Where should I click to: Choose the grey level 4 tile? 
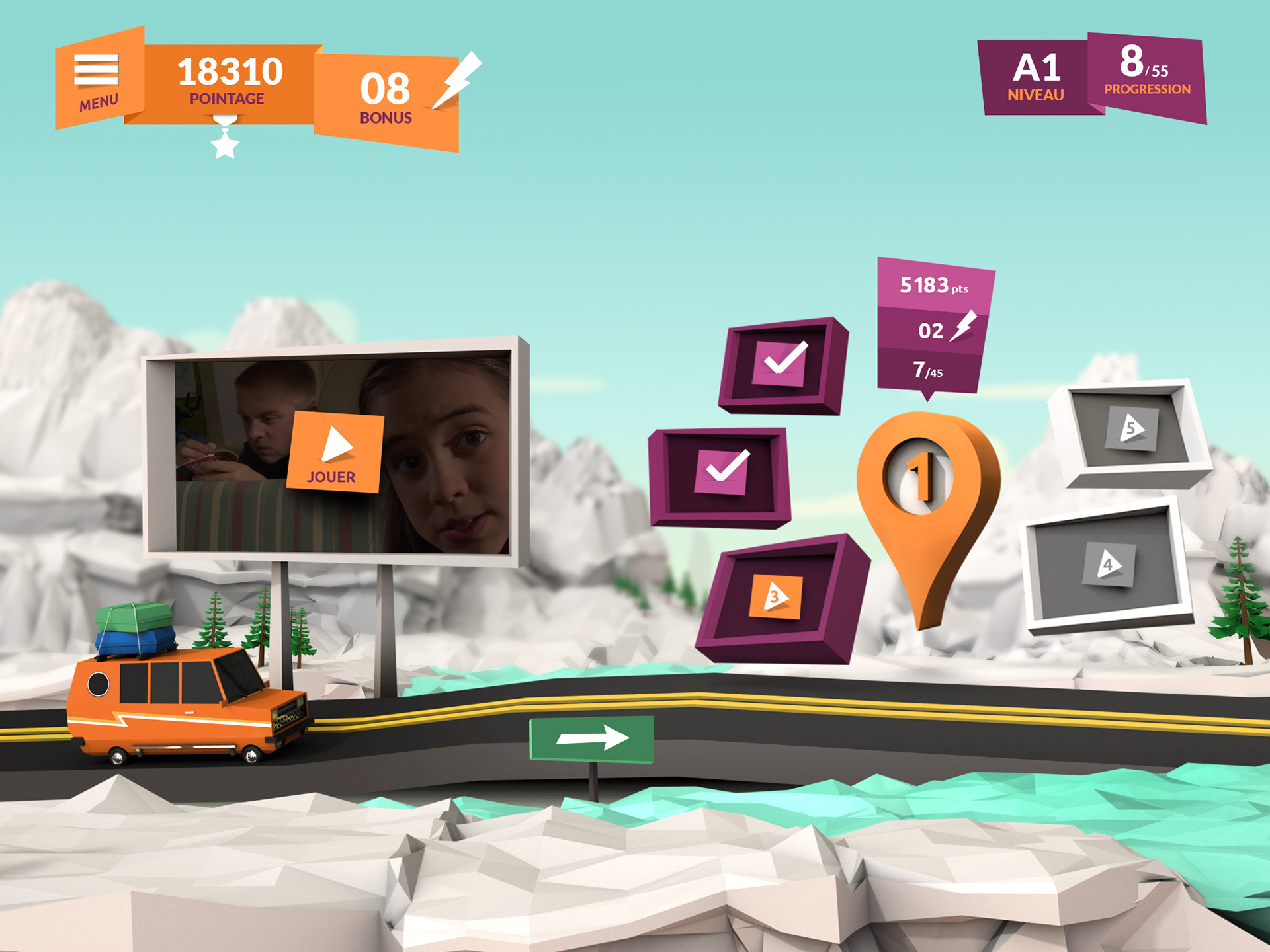tap(1109, 565)
